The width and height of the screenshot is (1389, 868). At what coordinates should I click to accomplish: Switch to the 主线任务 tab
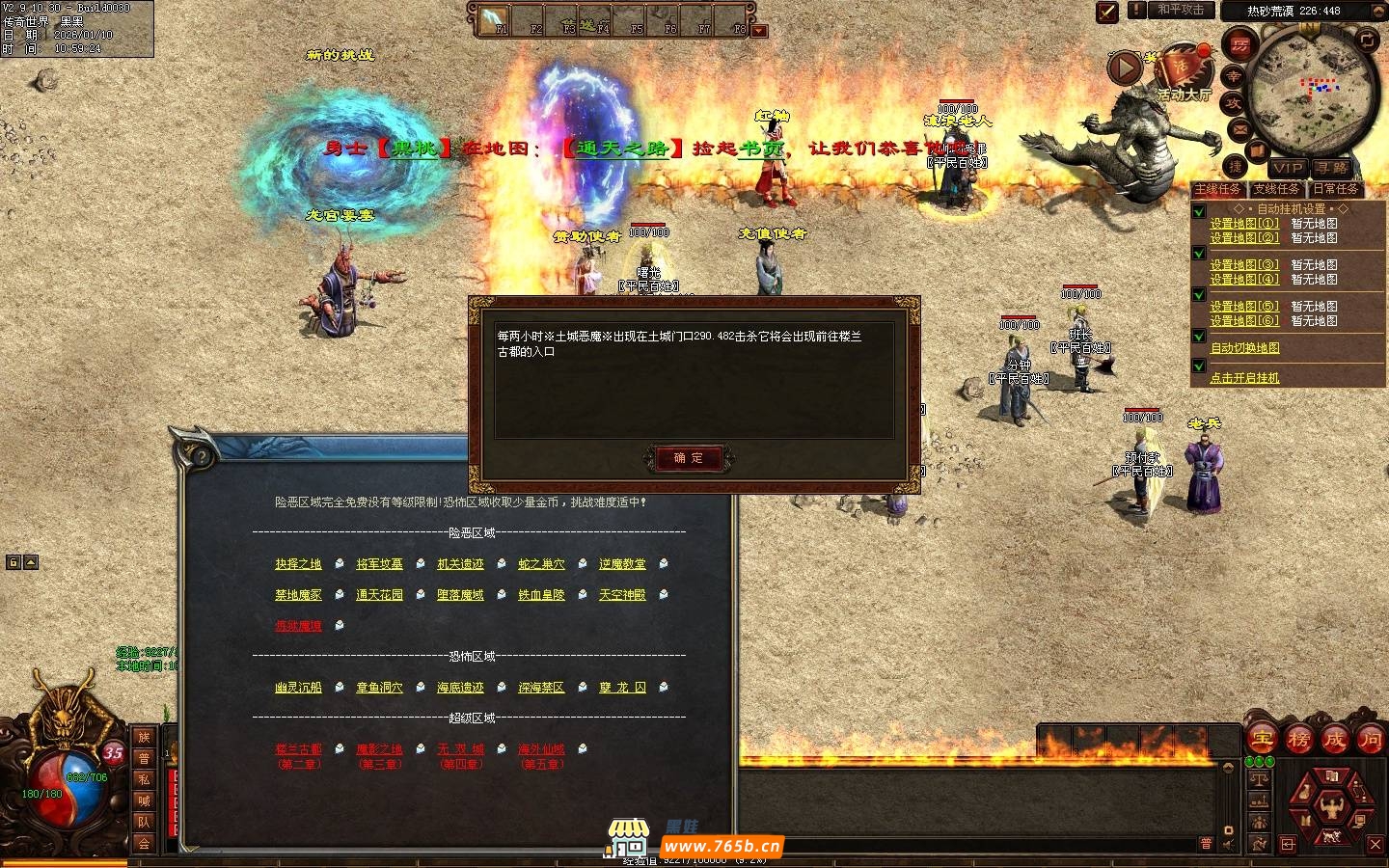point(1217,190)
